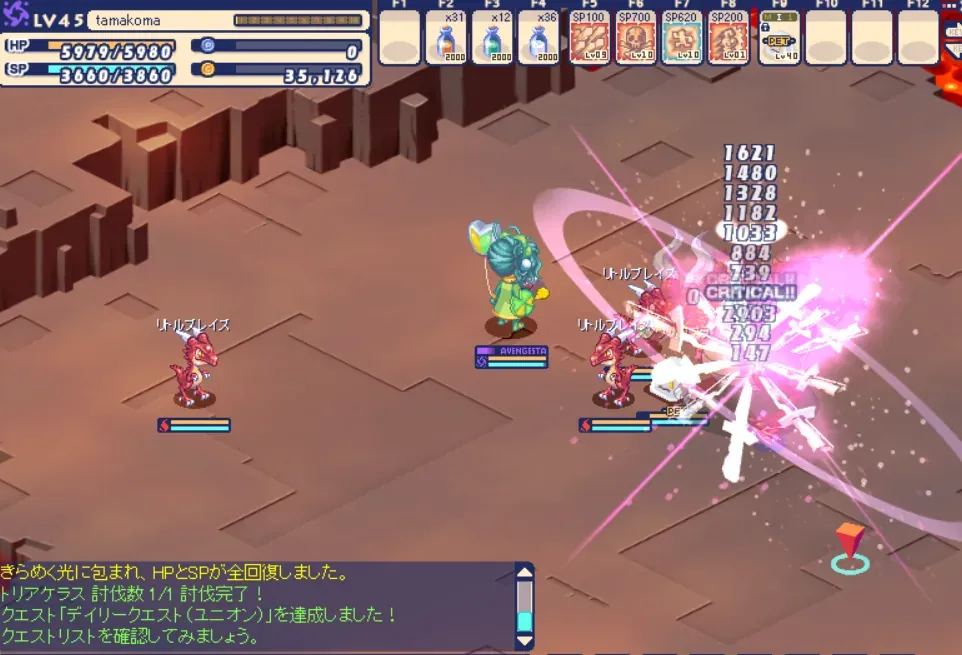Image resolution: width=962 pixels, height=655 pixels.
Task: Select the PET slot in F9
Action: 778,40
